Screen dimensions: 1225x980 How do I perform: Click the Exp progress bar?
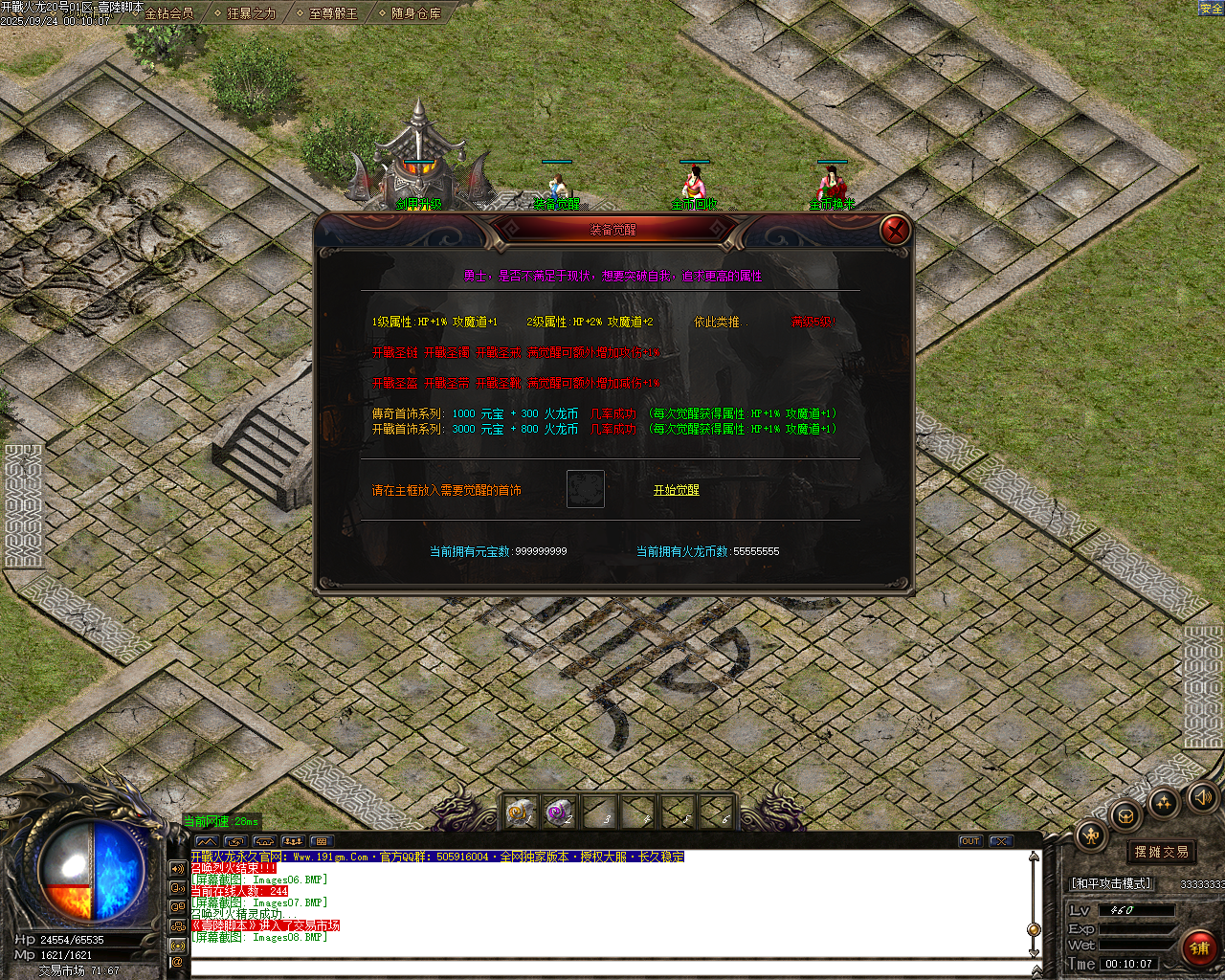(1137, 928)
